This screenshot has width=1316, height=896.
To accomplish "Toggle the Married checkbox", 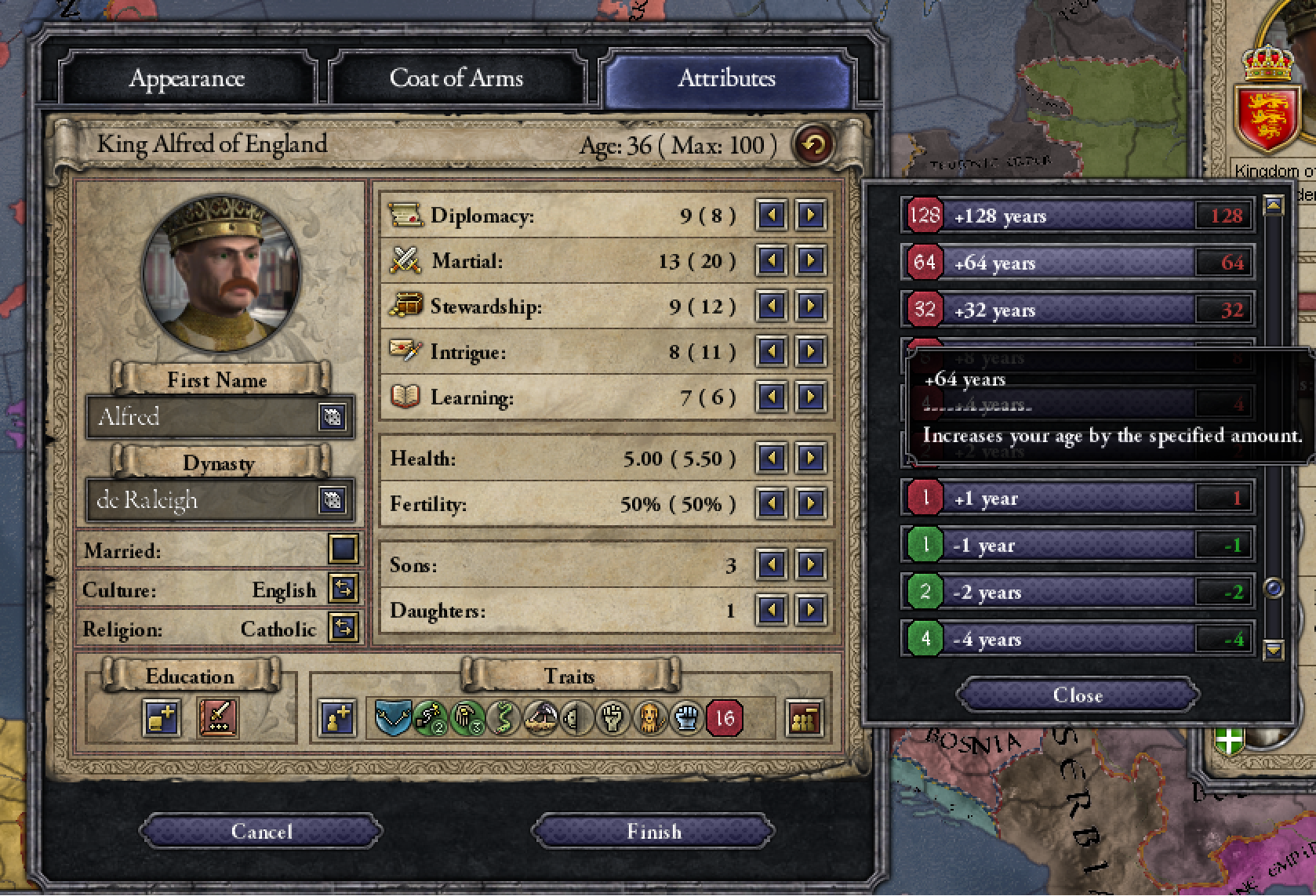I will (344, 550).
